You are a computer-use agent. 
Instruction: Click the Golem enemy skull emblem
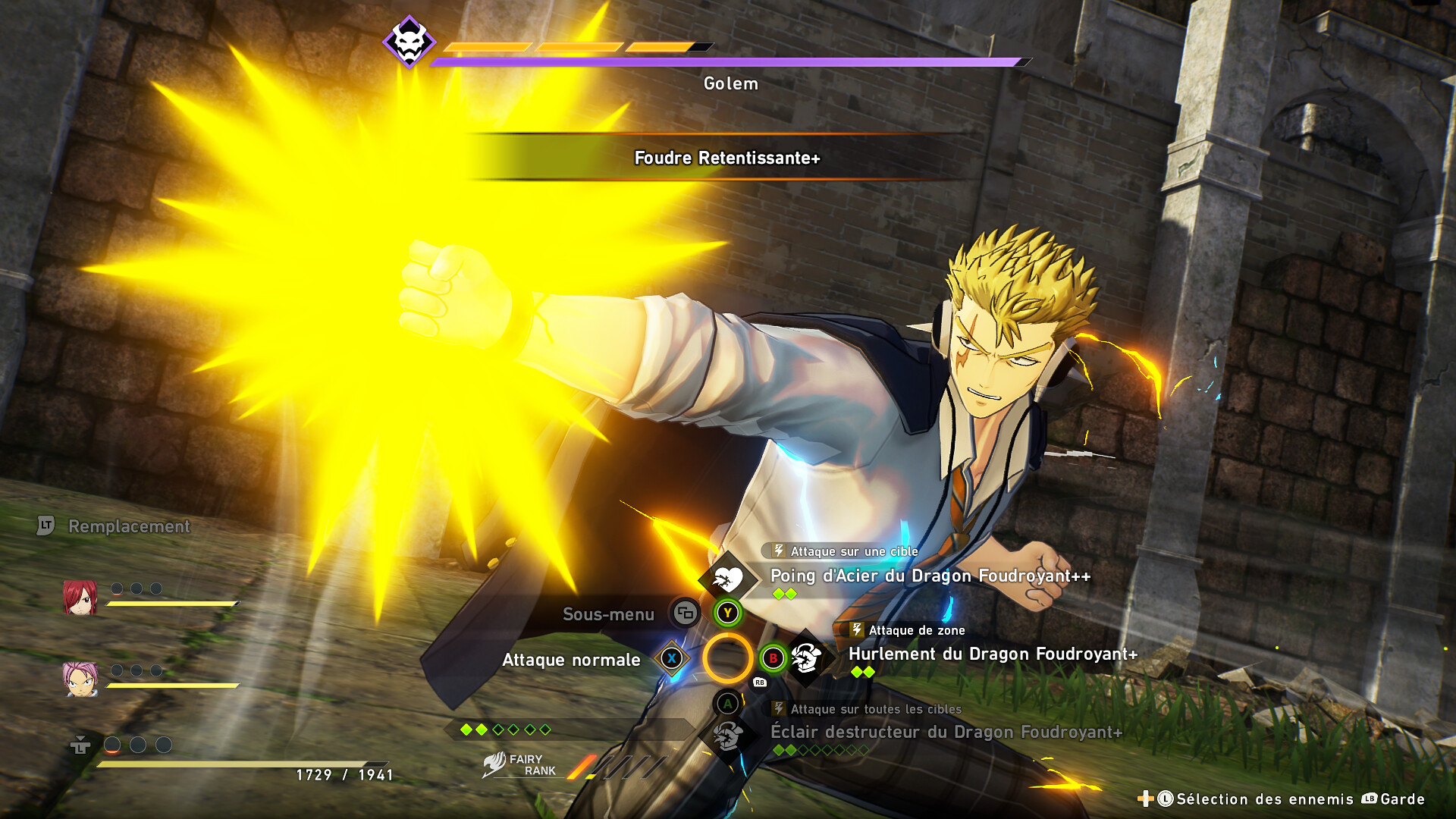409,42
